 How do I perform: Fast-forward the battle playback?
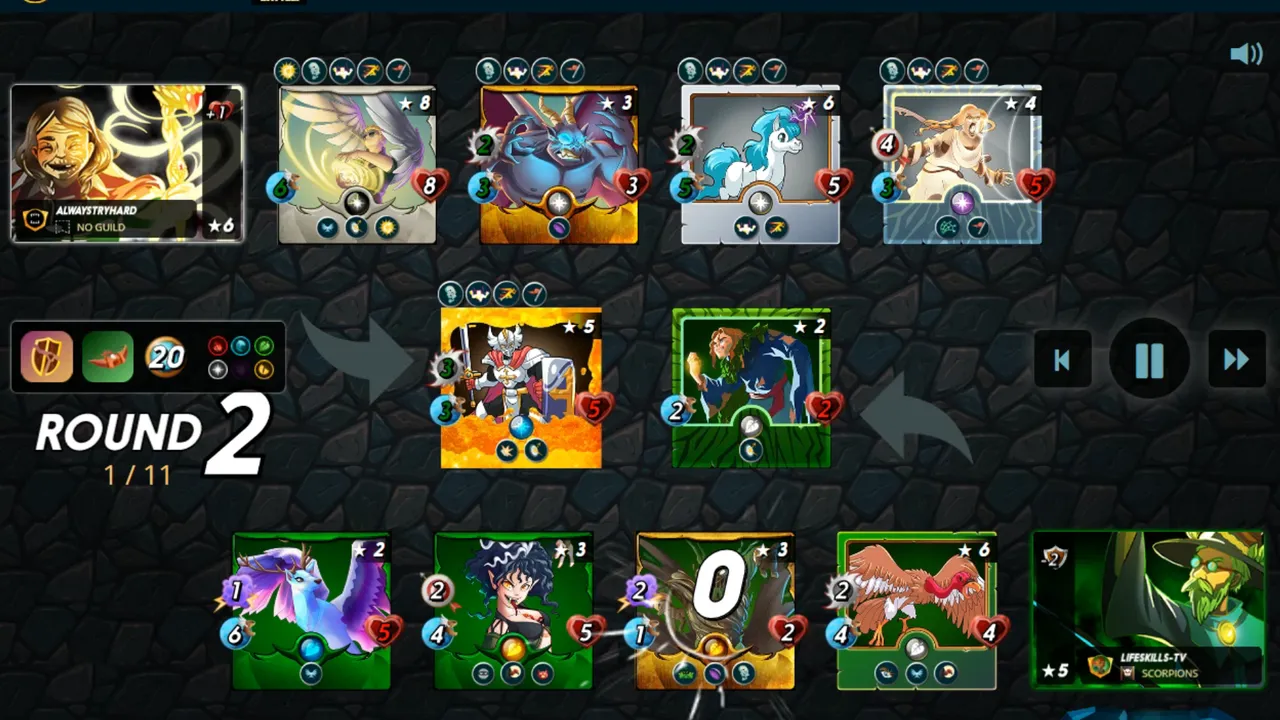(1236, 360)
